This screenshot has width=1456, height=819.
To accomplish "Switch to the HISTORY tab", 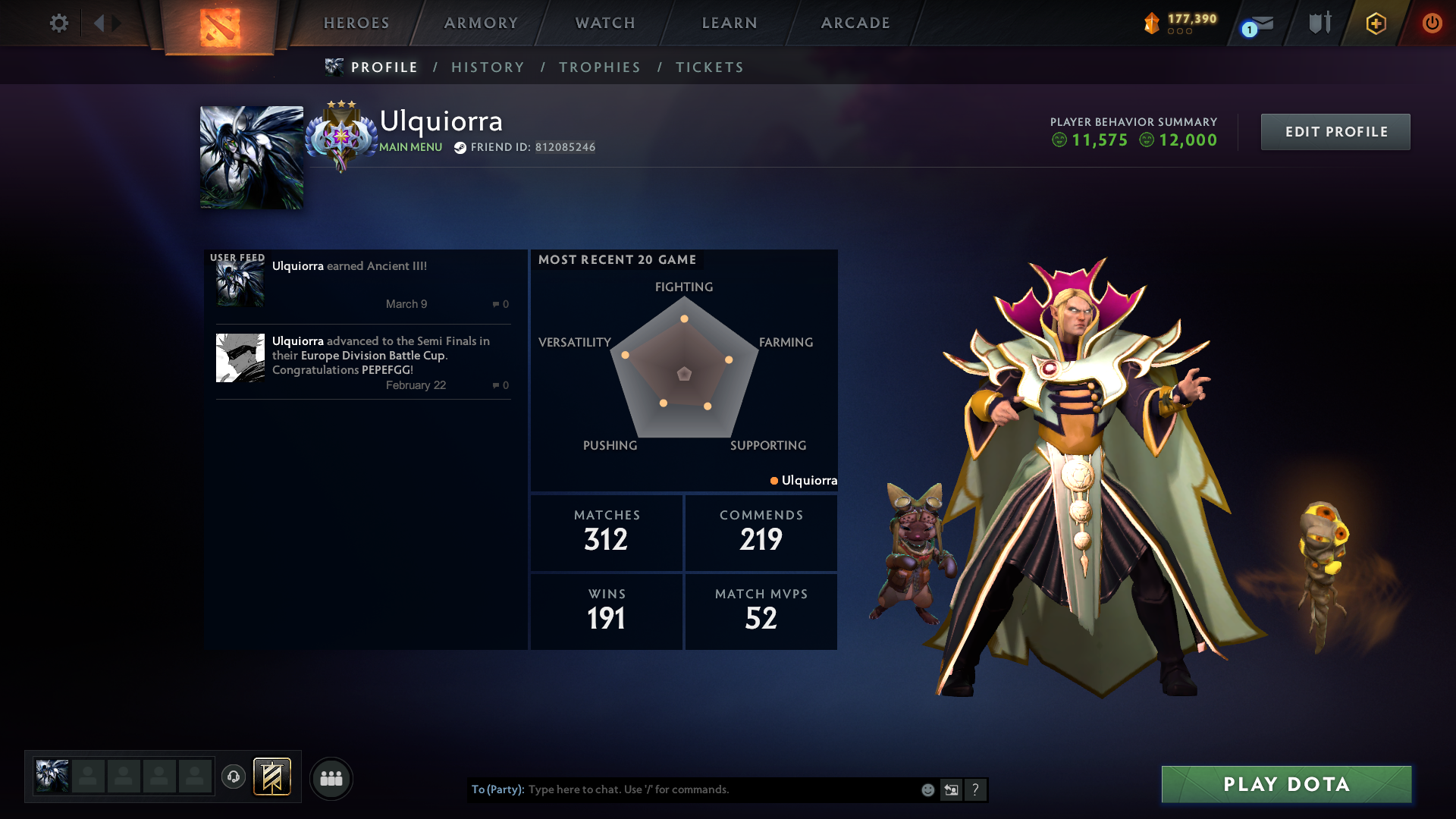I will pos(488,67).
